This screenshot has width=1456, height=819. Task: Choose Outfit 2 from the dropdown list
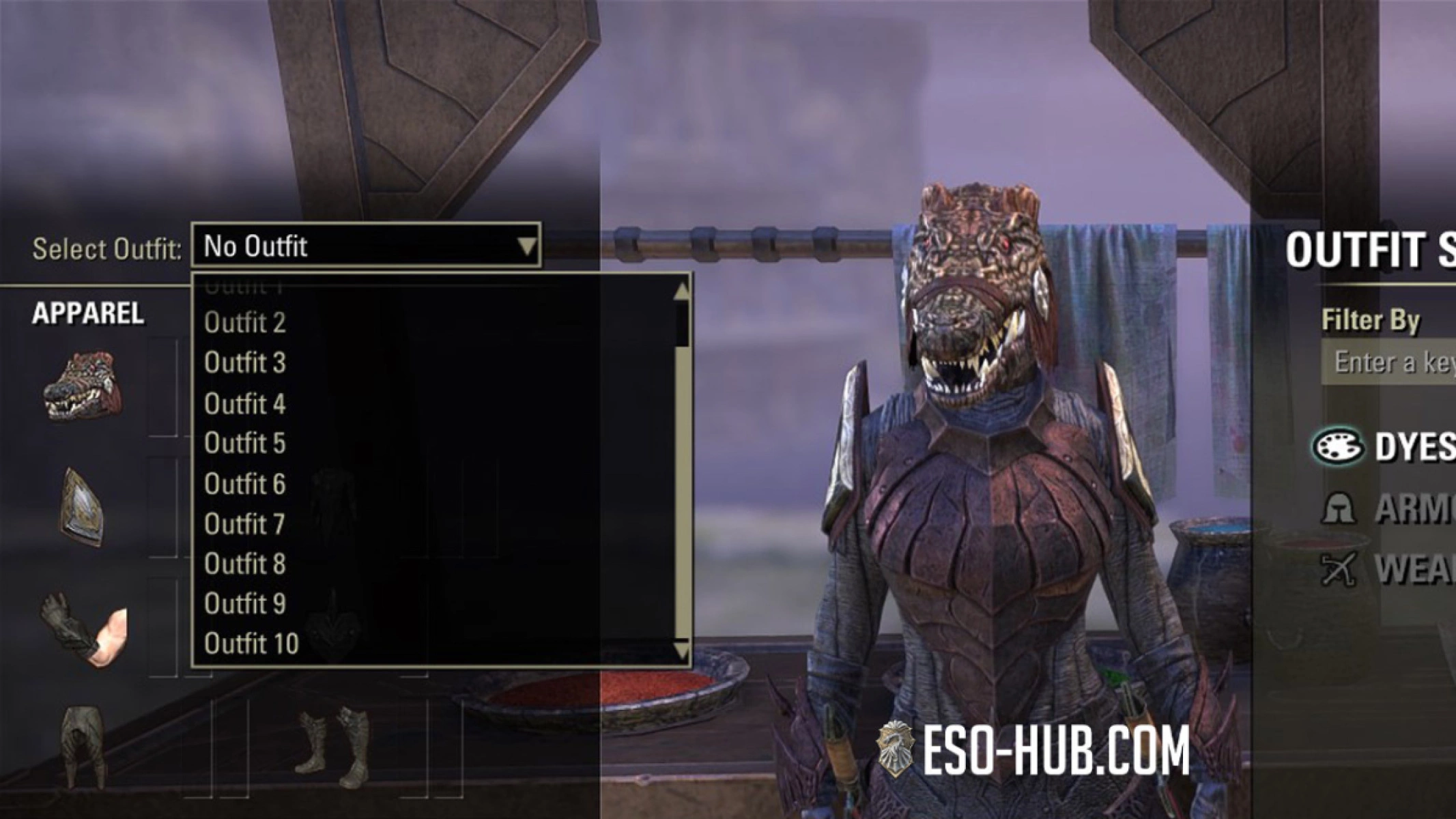[246, 322]
